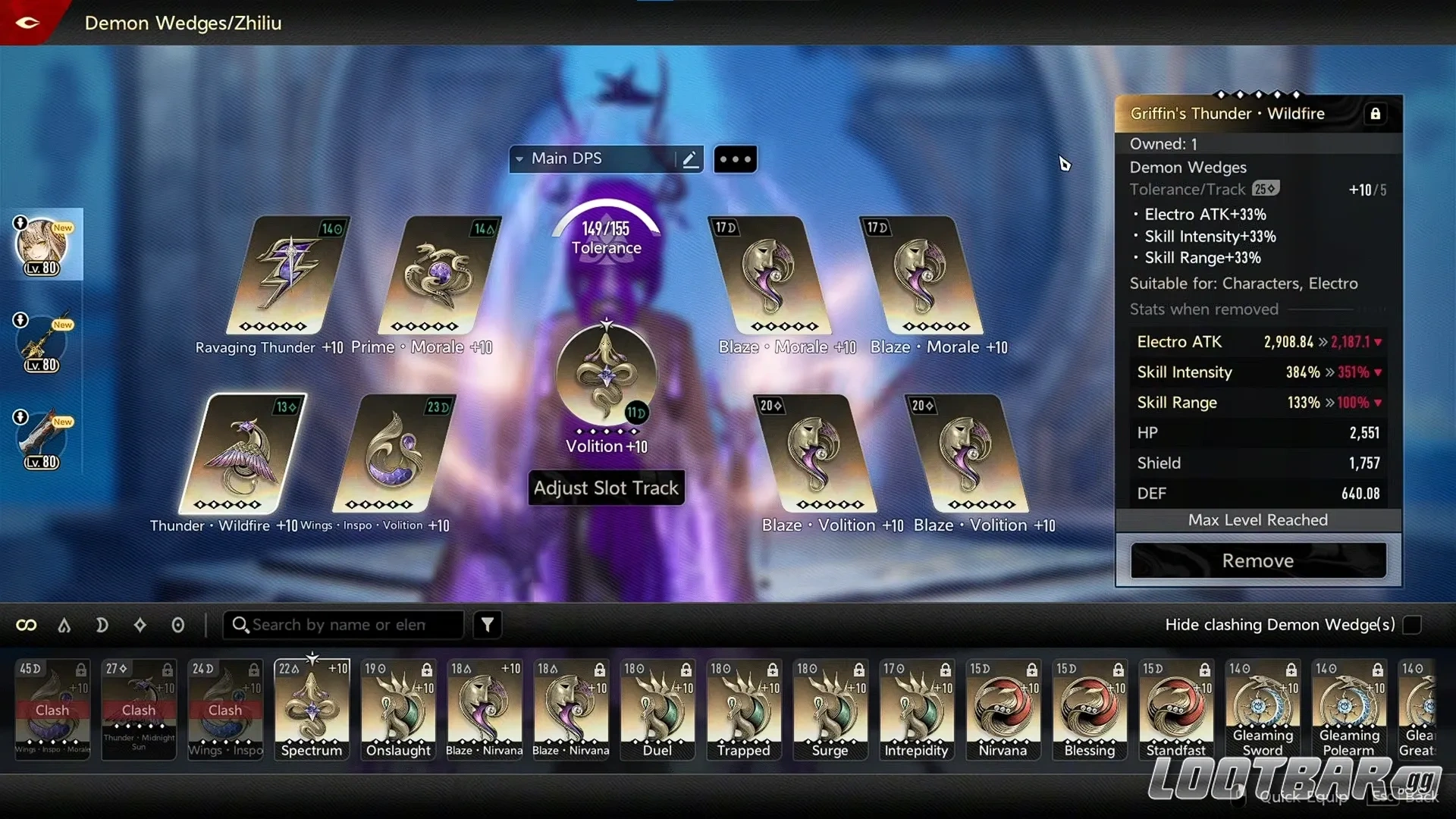Switch to the blonde character portrait
The width and height of the screenshot is (1456, 819).
click(42, 245)
